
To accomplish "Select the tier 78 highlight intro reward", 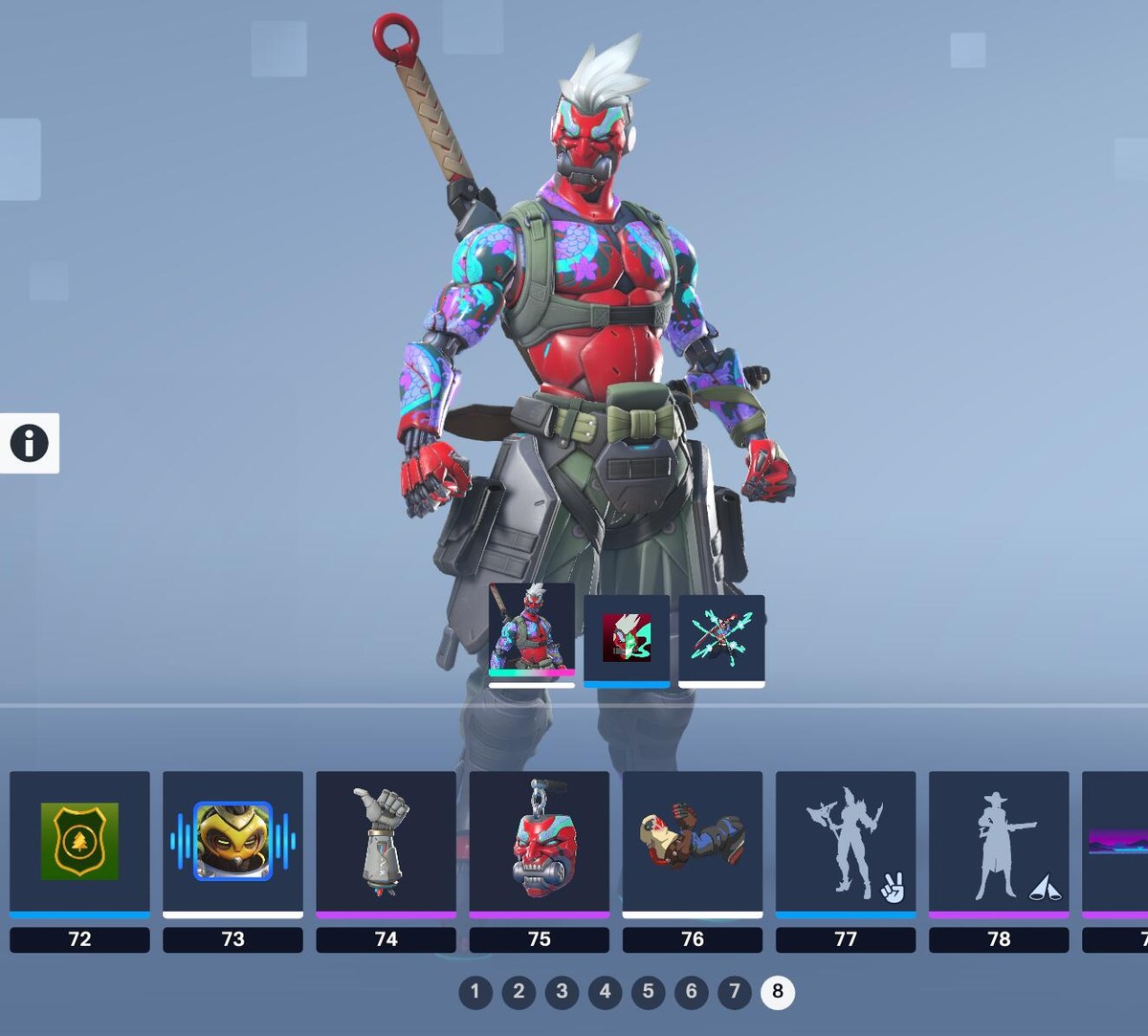I will click(x=998, y=842).
